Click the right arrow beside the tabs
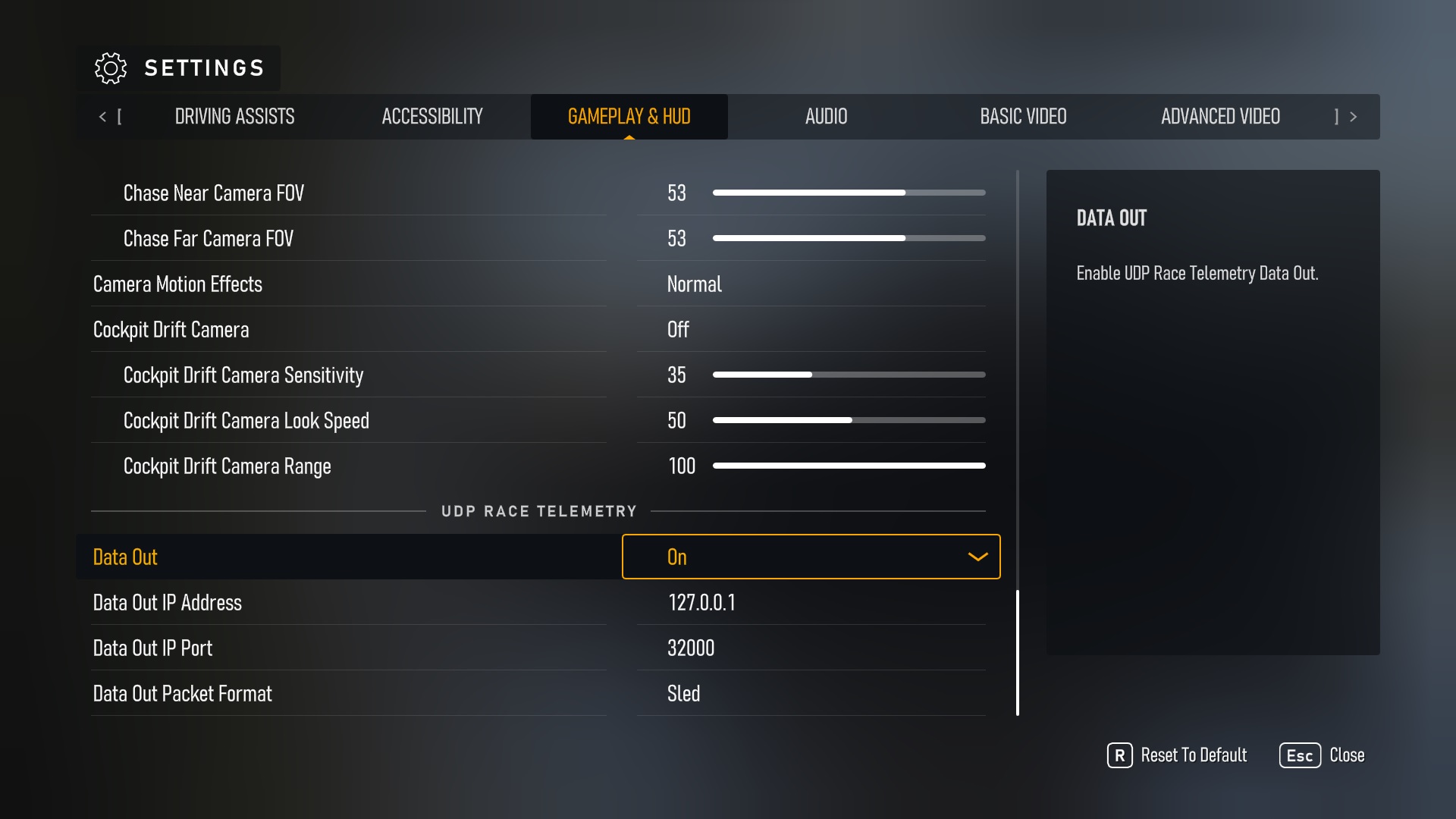Viewport: 1456px width, 819px height. coord(1353,117)
